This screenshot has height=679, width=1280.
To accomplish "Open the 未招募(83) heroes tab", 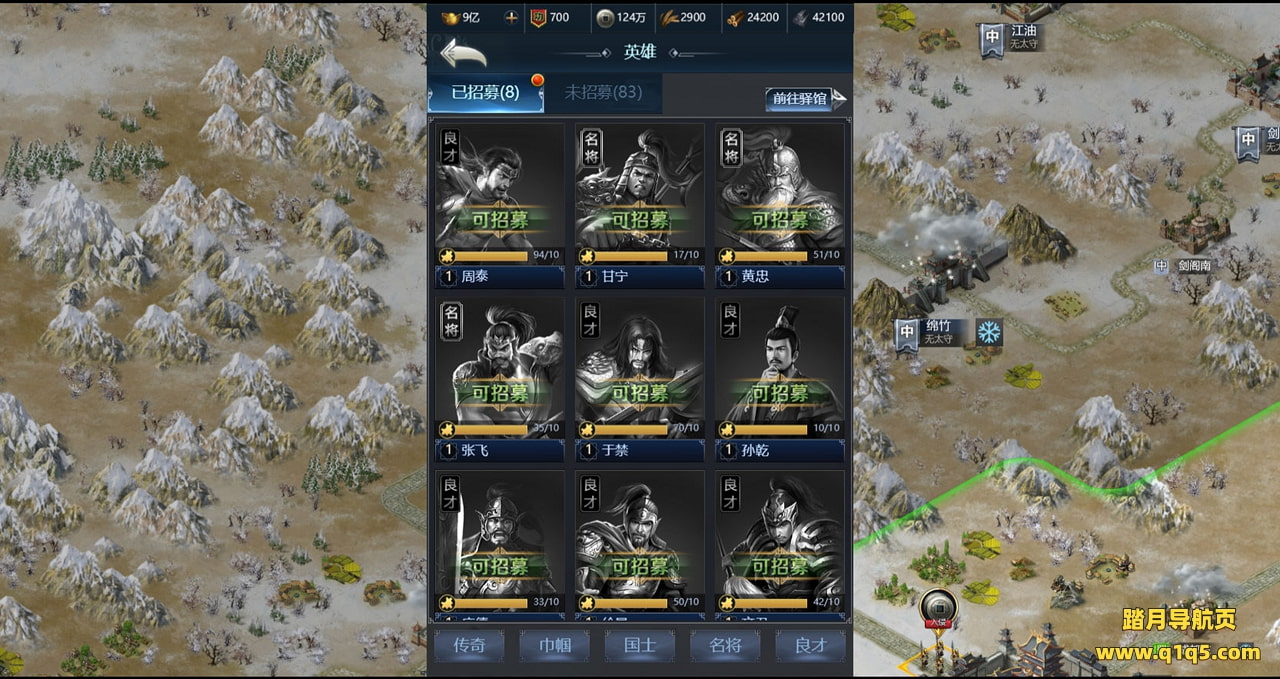I will coord(602,93).
